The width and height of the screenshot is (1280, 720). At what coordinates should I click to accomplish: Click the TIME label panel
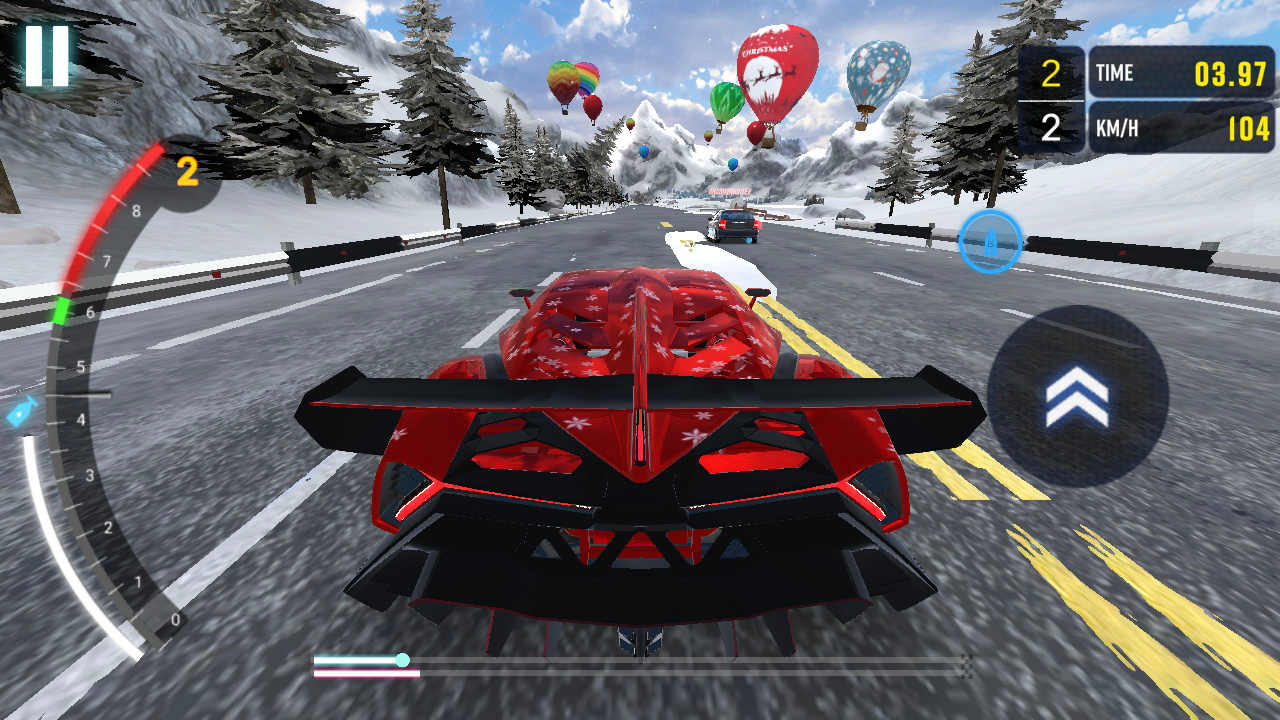pyautogui.click(x=1115, y=72)
